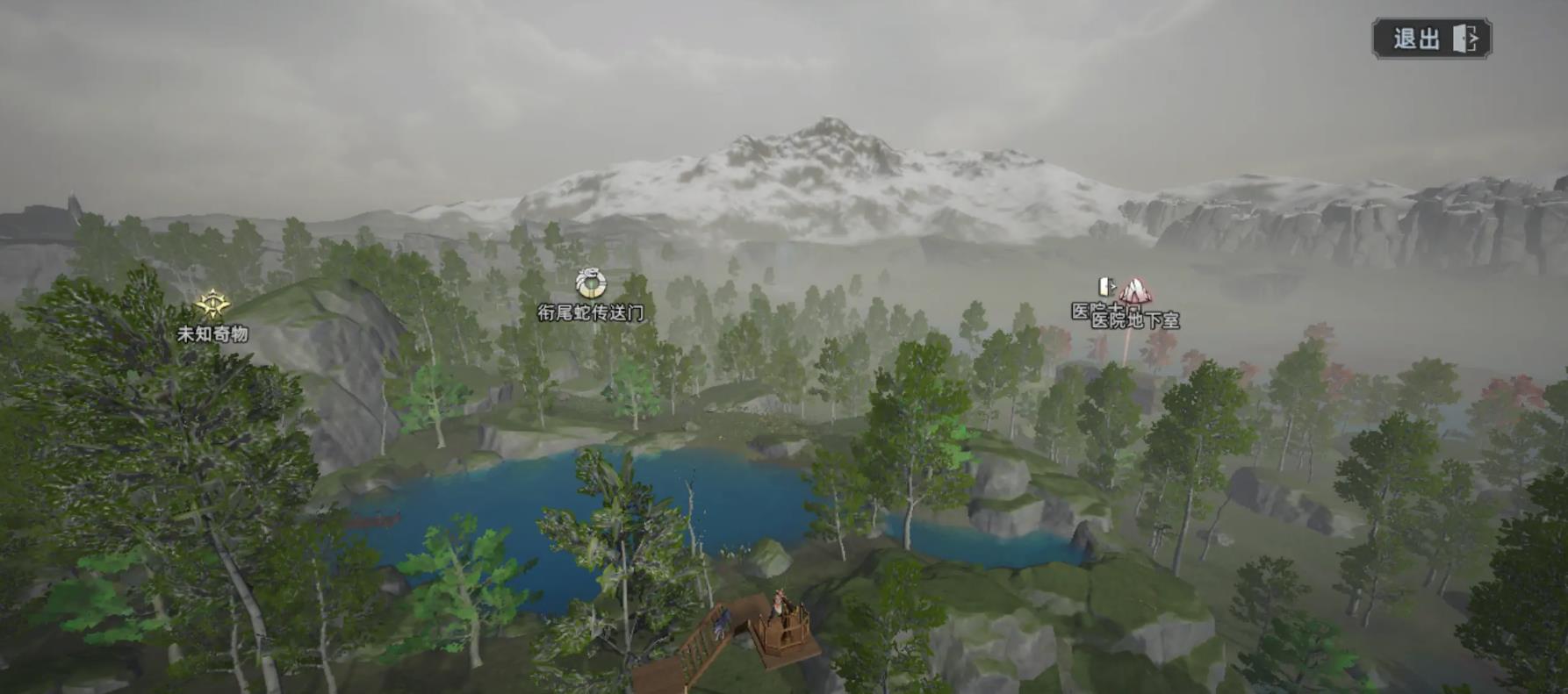Click the 退出 exit button
1568x694 pixels.
click(x=1431, y=39)
